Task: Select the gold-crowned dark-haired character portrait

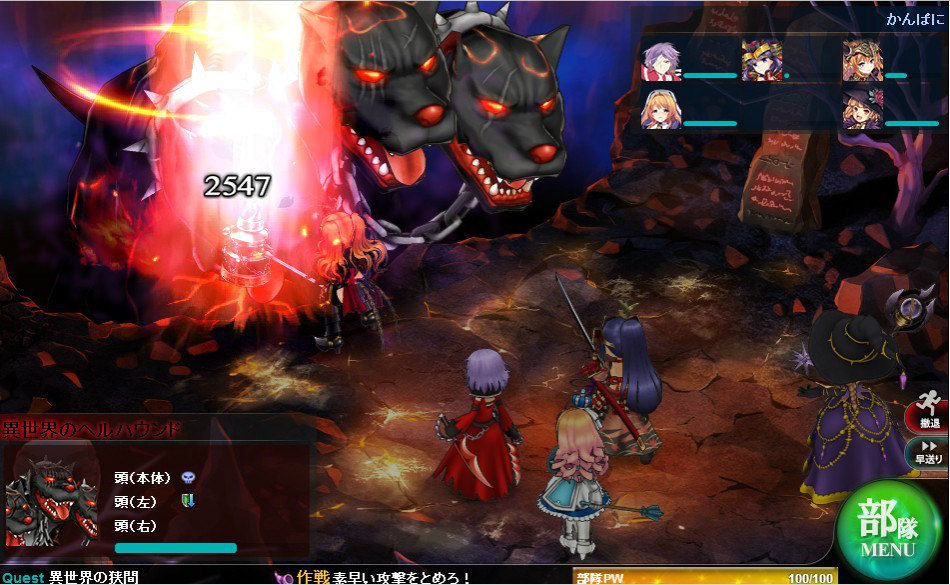Action: point(761,60)
